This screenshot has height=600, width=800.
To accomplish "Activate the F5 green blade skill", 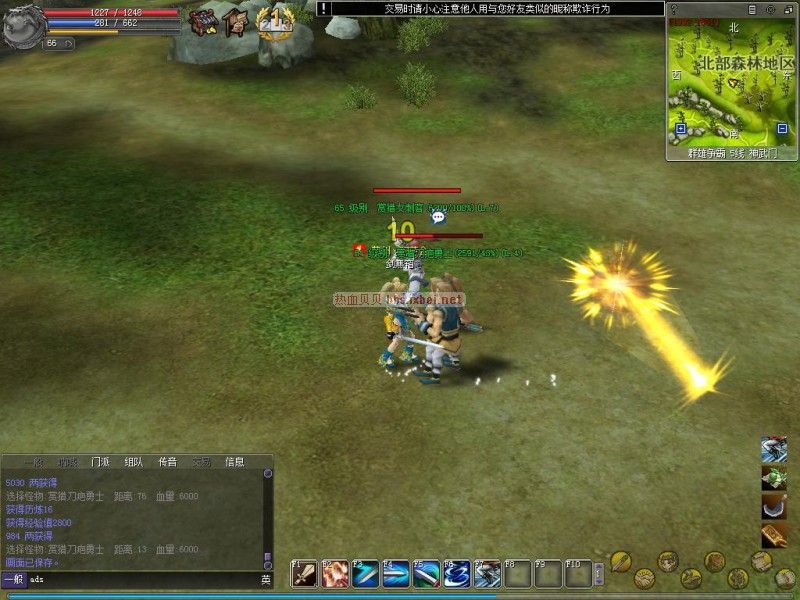I will (427, 574).
